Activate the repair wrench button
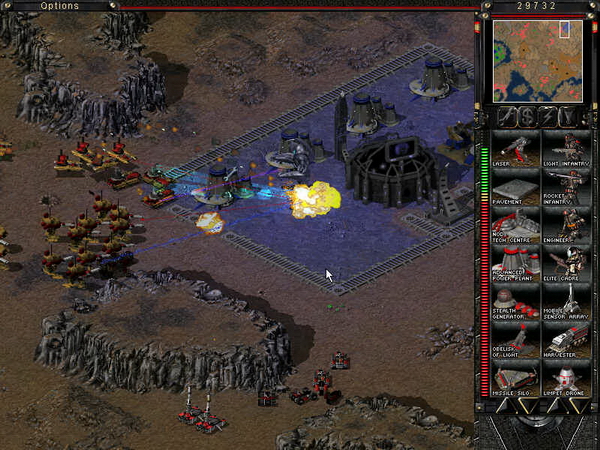 [x=506, y=116]
